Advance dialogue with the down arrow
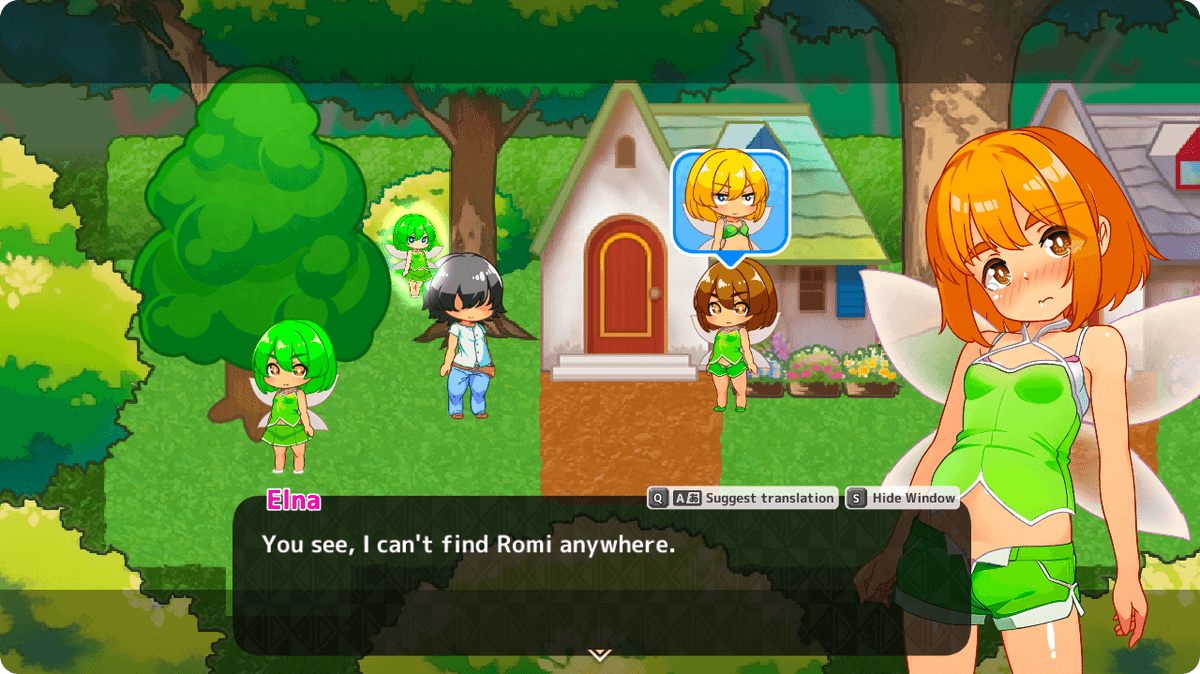Screen dimensions: 1200x674 click(x=599, y=655)
